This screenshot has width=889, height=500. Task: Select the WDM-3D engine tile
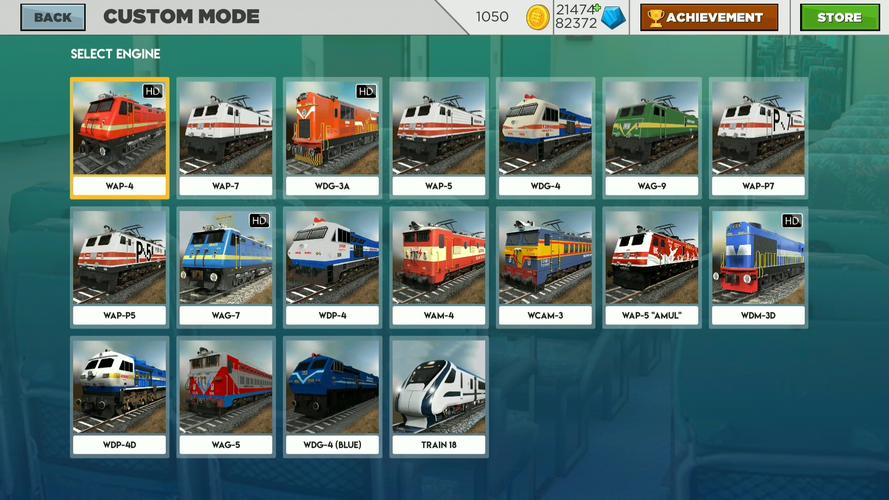pyautogui.click(x=759, y=267)
